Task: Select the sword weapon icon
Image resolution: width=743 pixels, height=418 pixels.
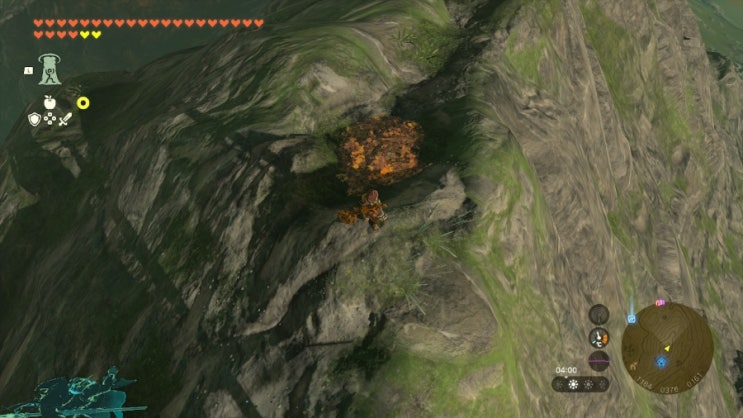Action: click(65, 119)
